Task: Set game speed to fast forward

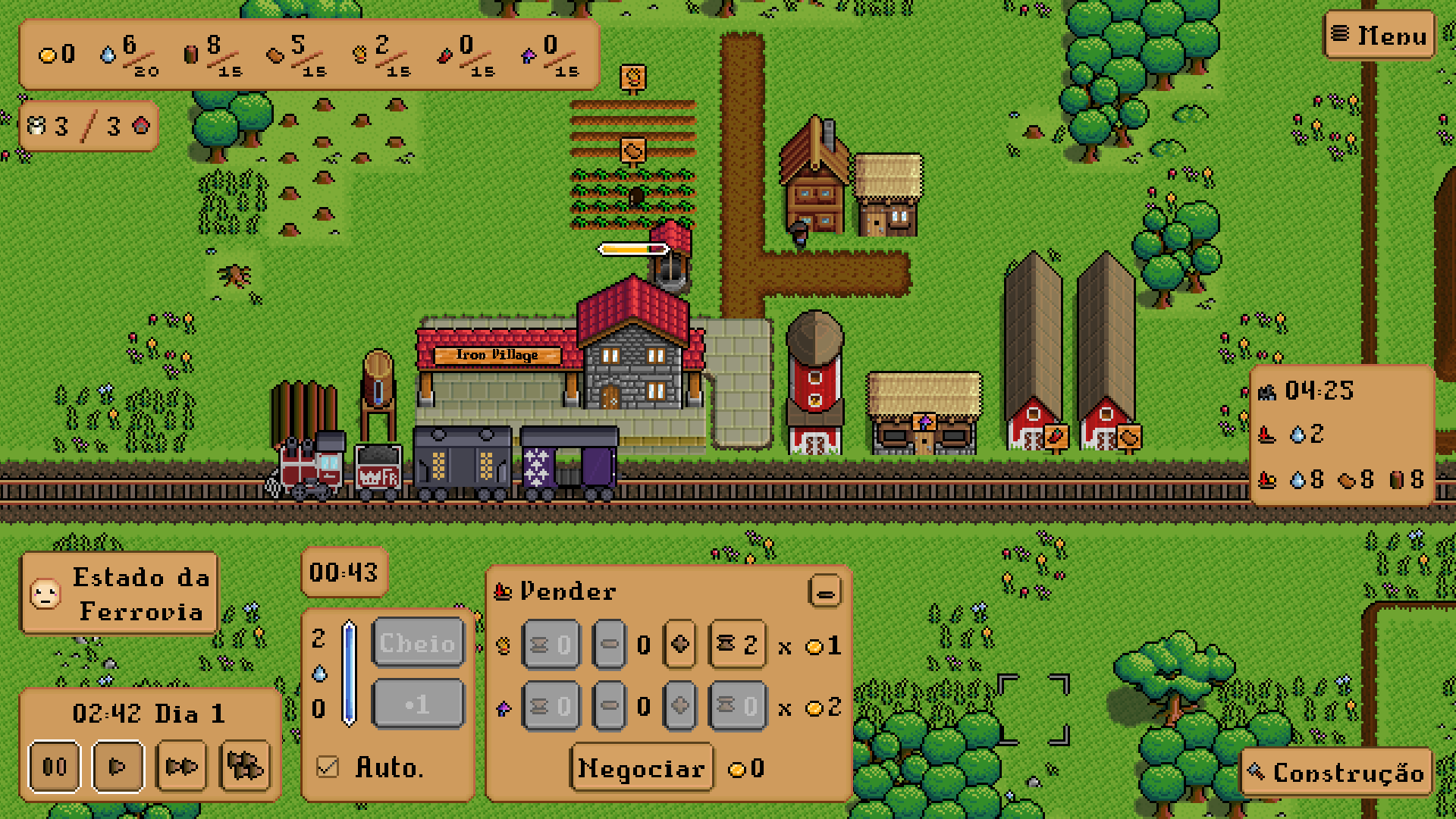Action: pos(181,767)
